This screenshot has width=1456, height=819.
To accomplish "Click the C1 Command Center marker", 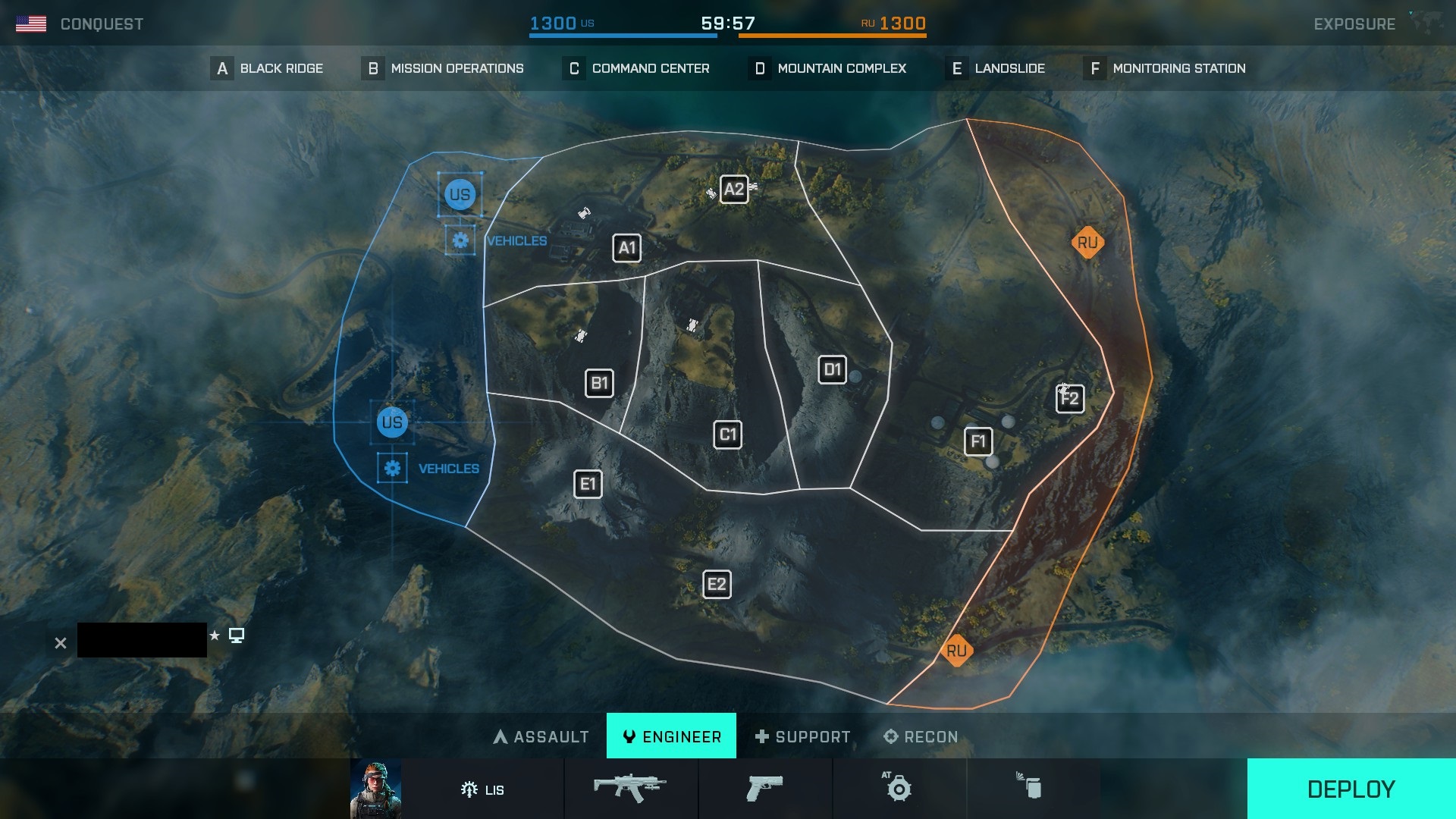I will click(x=727, y=435).
